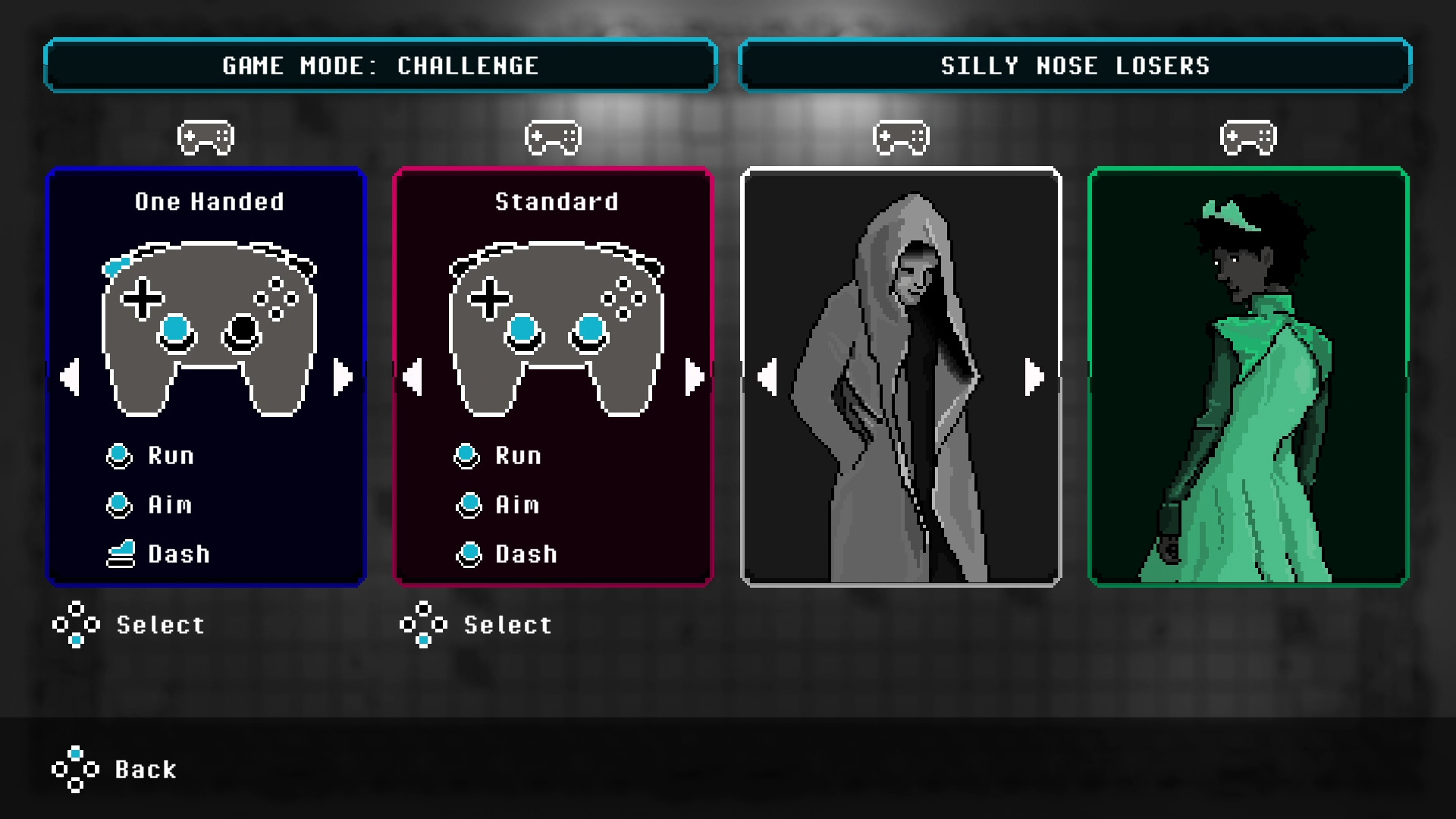Click the Run button icon in One Handed panel
The width and height of the screenshot is (1456, 819).
[119, 455]
